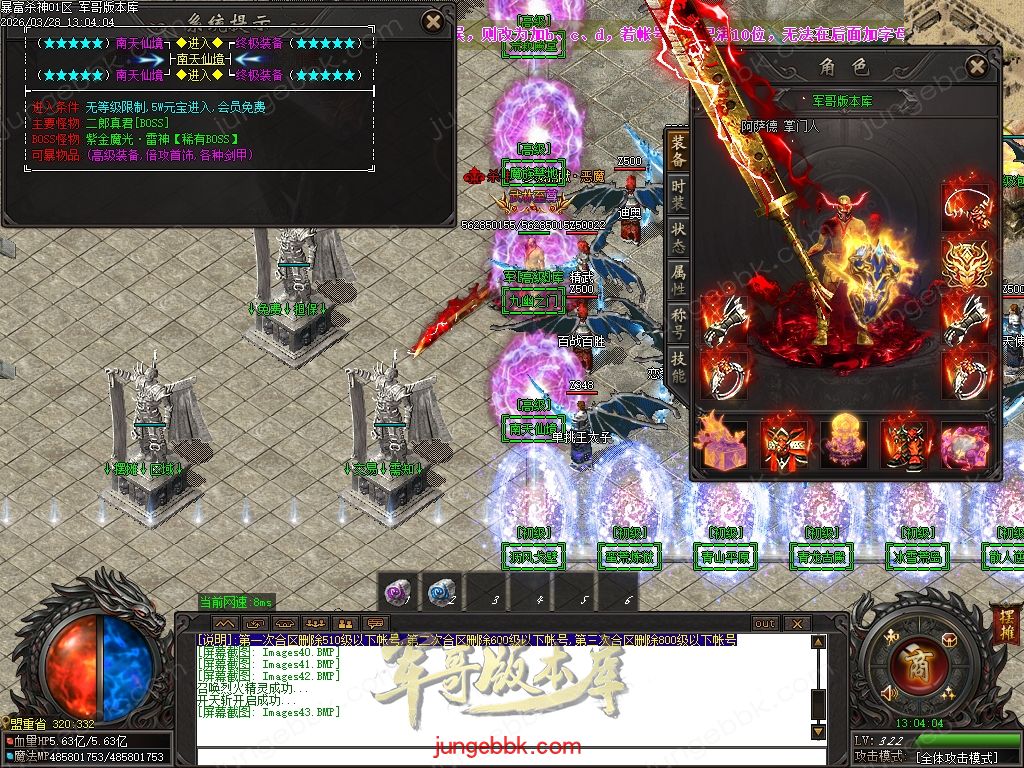The height and width of the screenshot is (768, 1024).
Task: Click the chat window's out button
Action: [x=765, y=623]
